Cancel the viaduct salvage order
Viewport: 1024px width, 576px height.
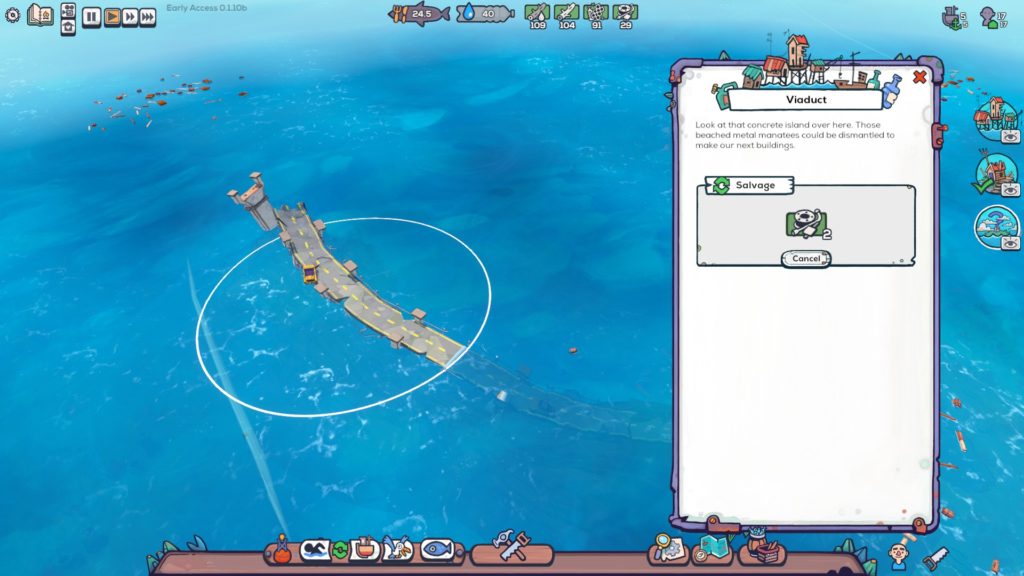[x=805, y=258]
